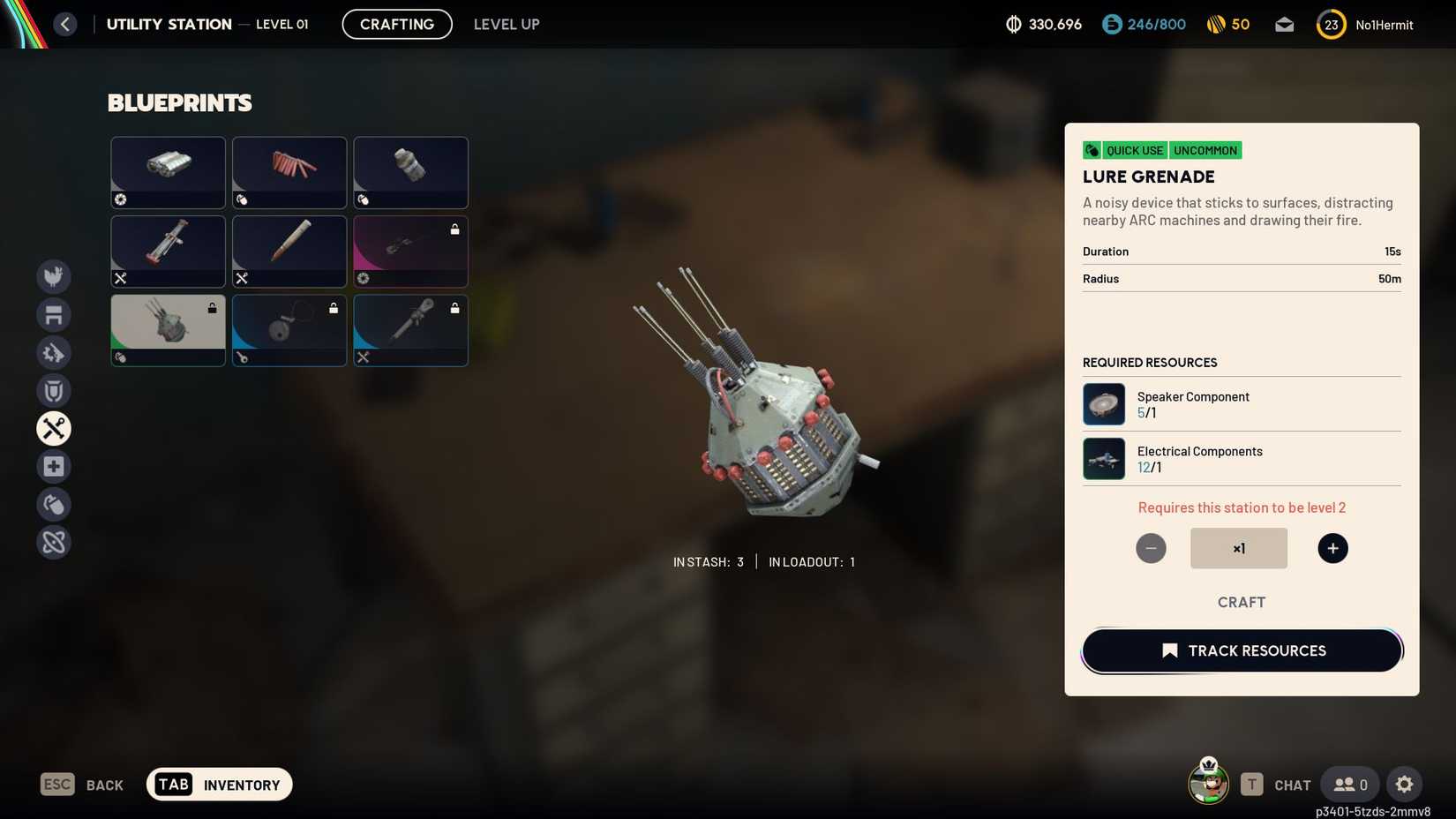This screenshot has width=1456, height=819.
Task: Decrease craft quantity with the minus stepper
Action: pyautogui.click(x=1151, y=548)
